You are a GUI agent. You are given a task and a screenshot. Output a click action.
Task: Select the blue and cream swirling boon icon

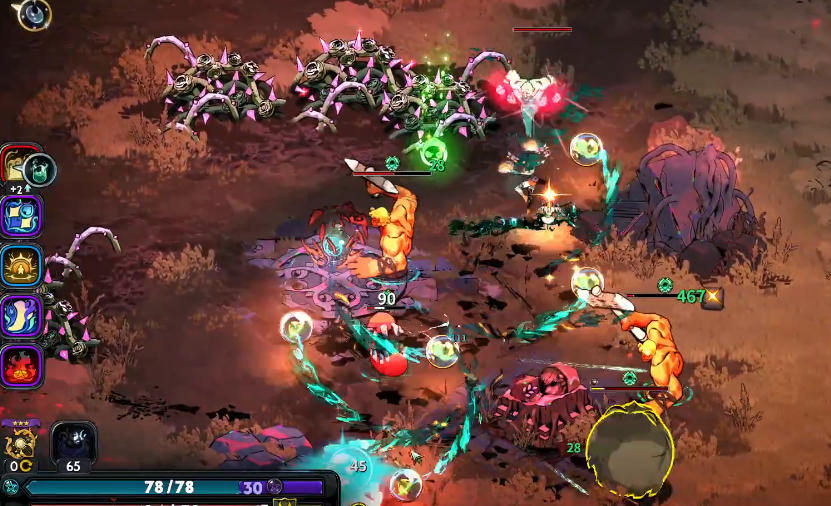click(x=21, y=316)
